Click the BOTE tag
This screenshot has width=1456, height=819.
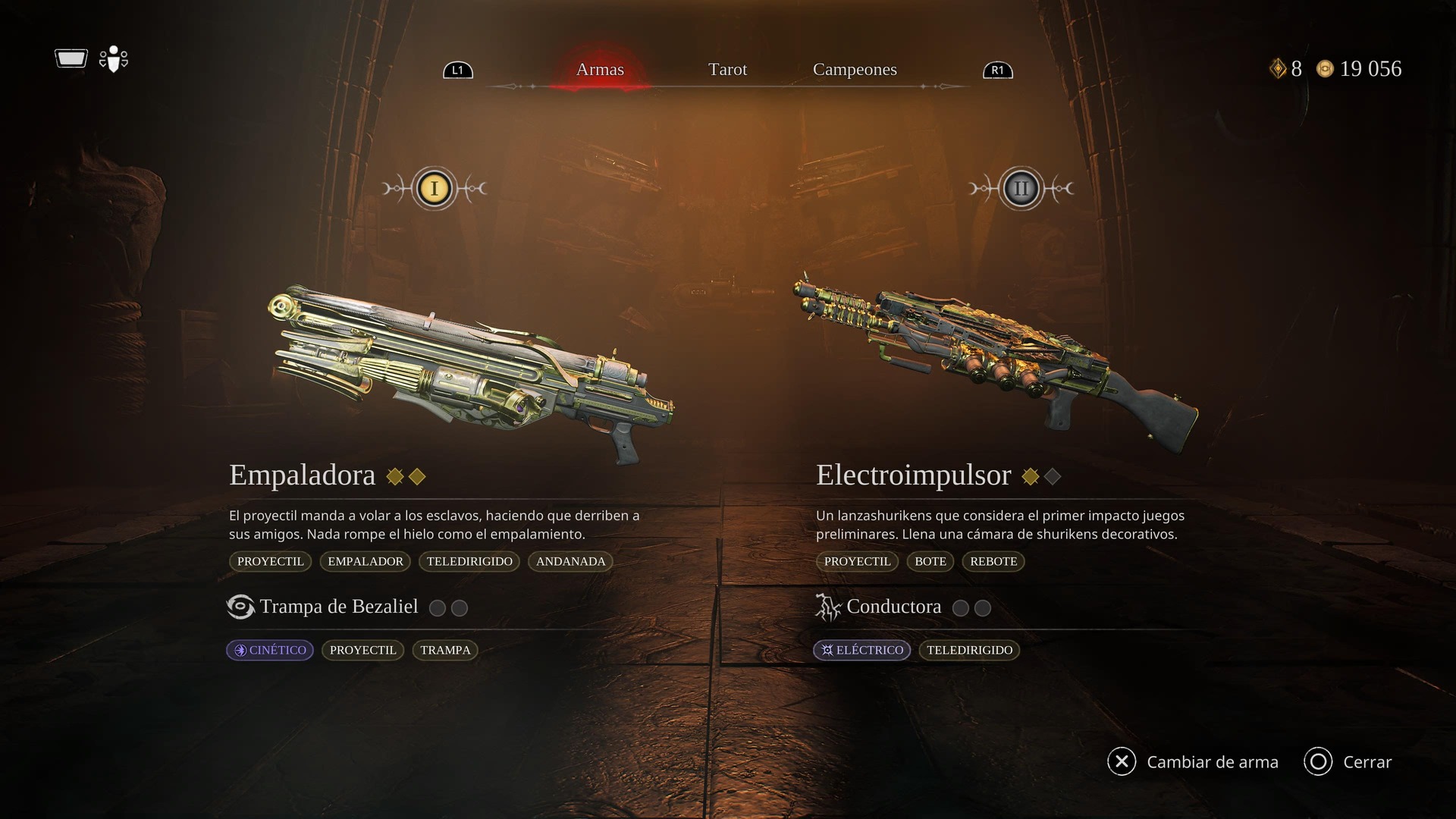pyautogui.click(x=930, y=561)
